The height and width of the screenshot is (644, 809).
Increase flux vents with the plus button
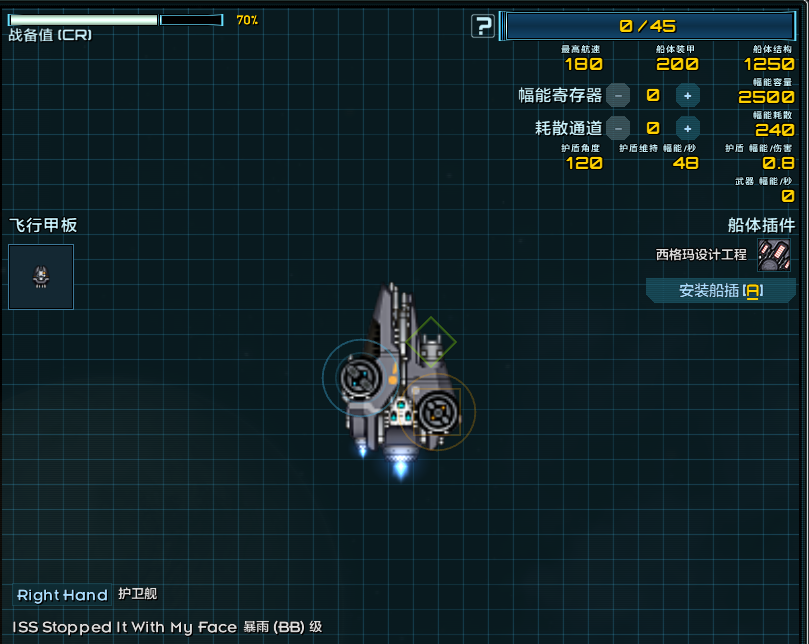tap(687, 128)
